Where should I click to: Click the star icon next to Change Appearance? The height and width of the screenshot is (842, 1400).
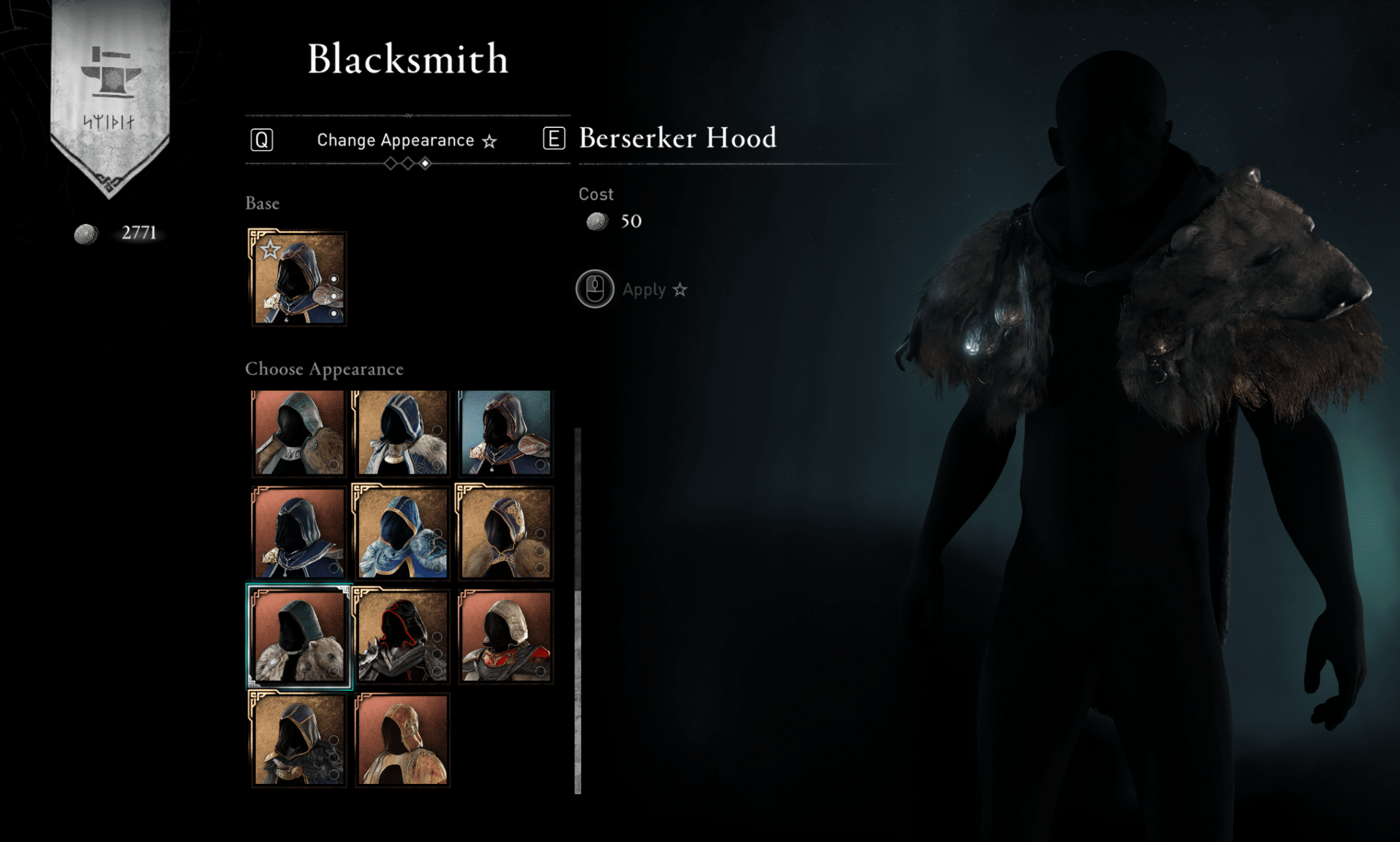(490, 140)
